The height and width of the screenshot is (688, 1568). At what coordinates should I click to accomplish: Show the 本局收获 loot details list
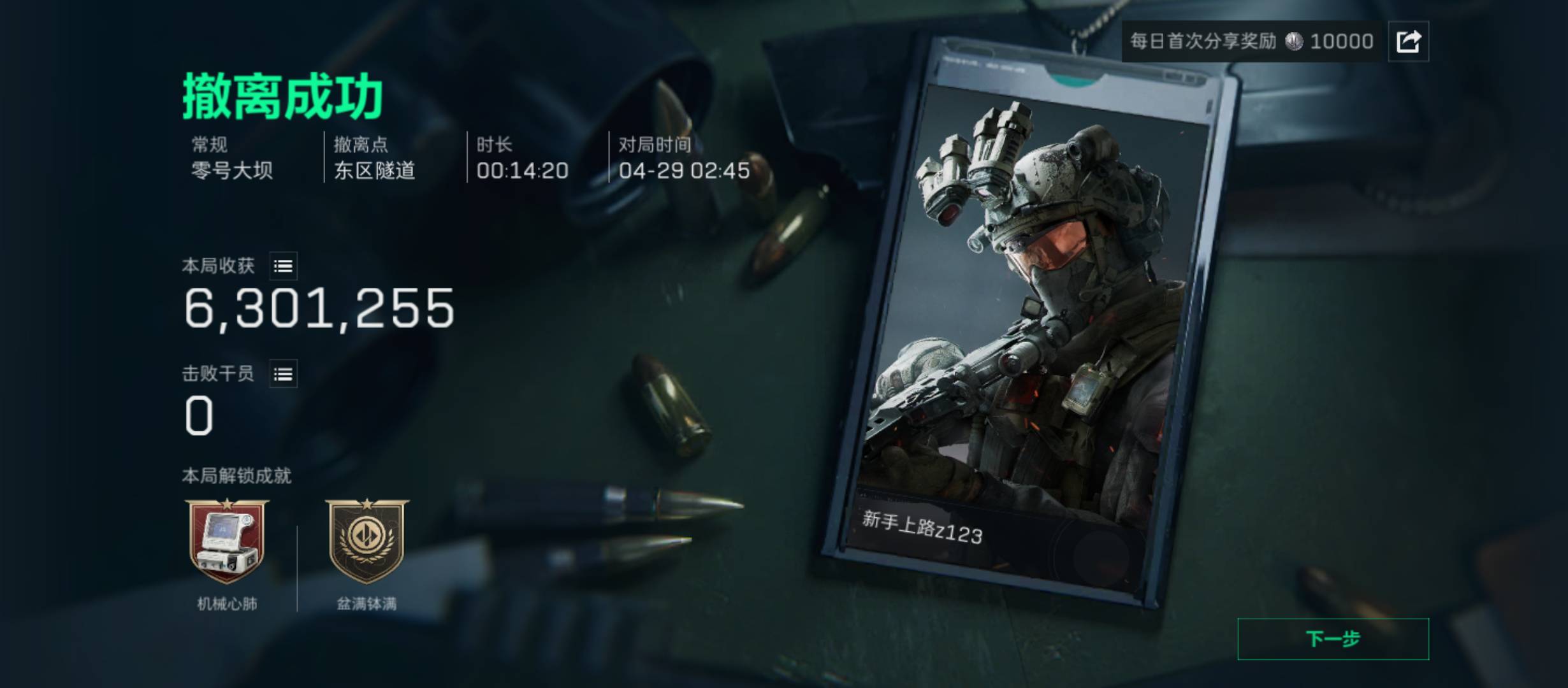point(283,266)
